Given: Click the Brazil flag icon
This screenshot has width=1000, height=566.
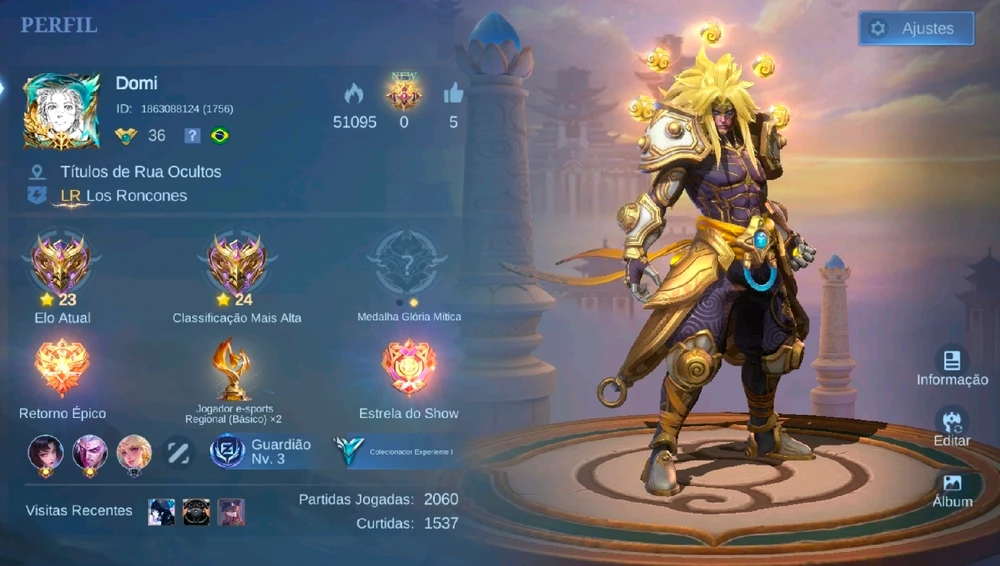Looking at the screenshot, I should pos(220,136).
